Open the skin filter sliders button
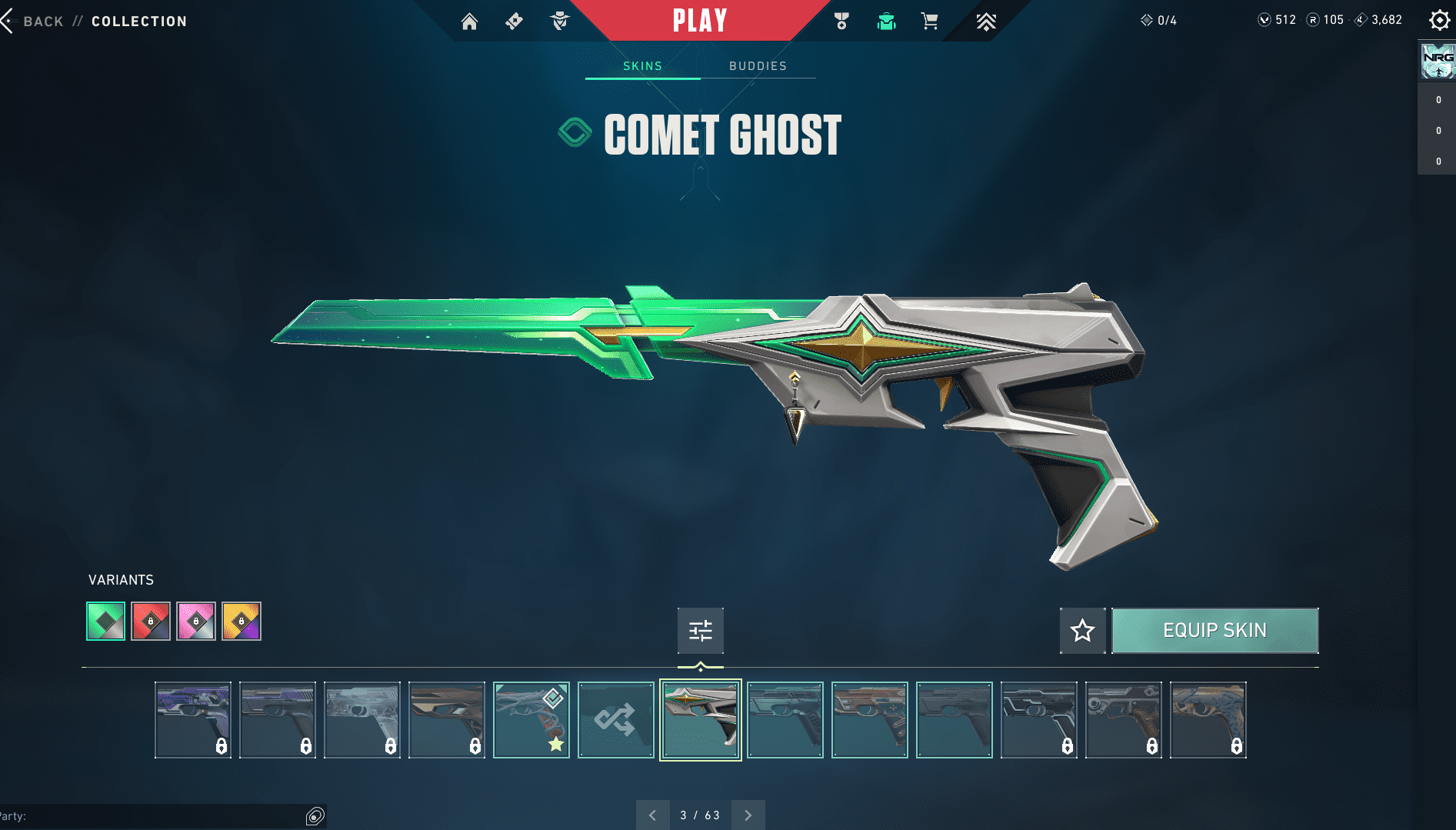Viewport: 1456px width, 830px height. (700, 631)
